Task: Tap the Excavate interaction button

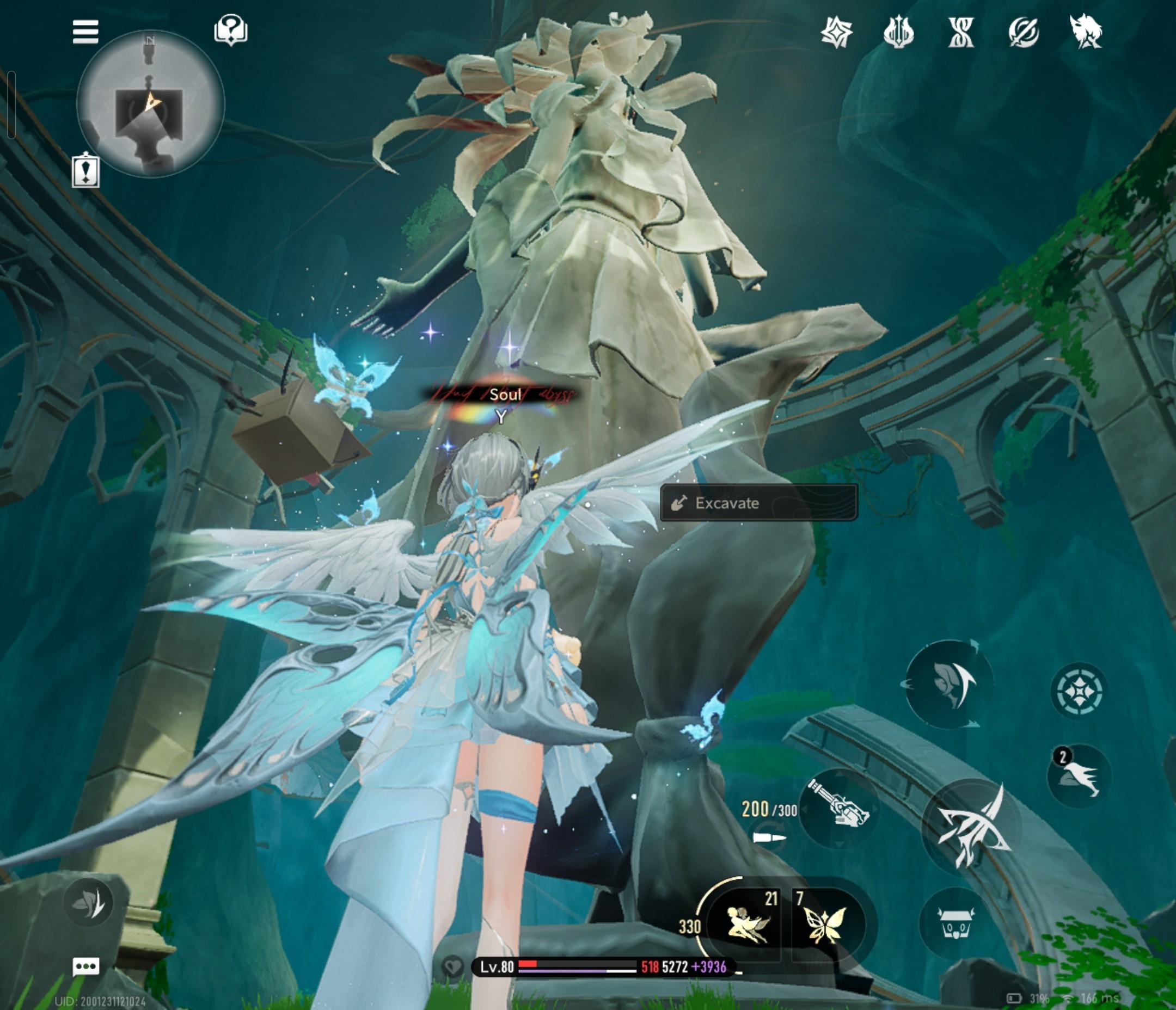Action: point(758,503)
